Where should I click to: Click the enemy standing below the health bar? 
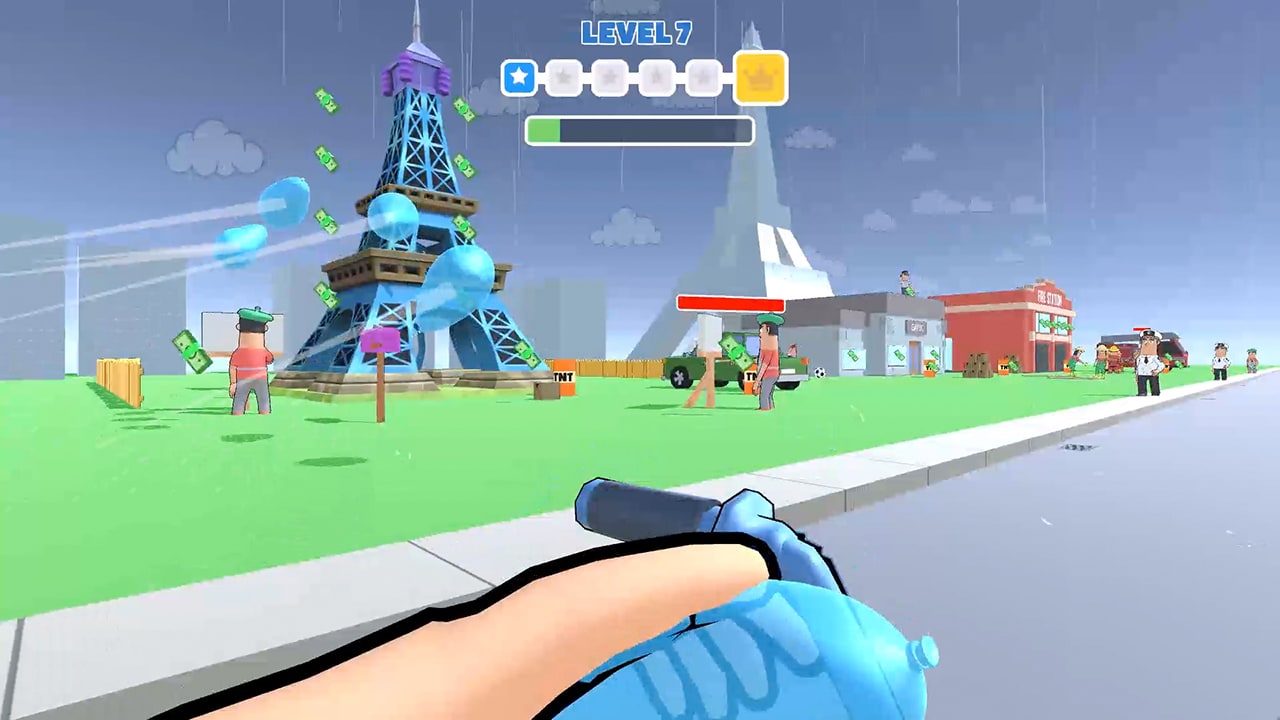(x=768, y=365)
